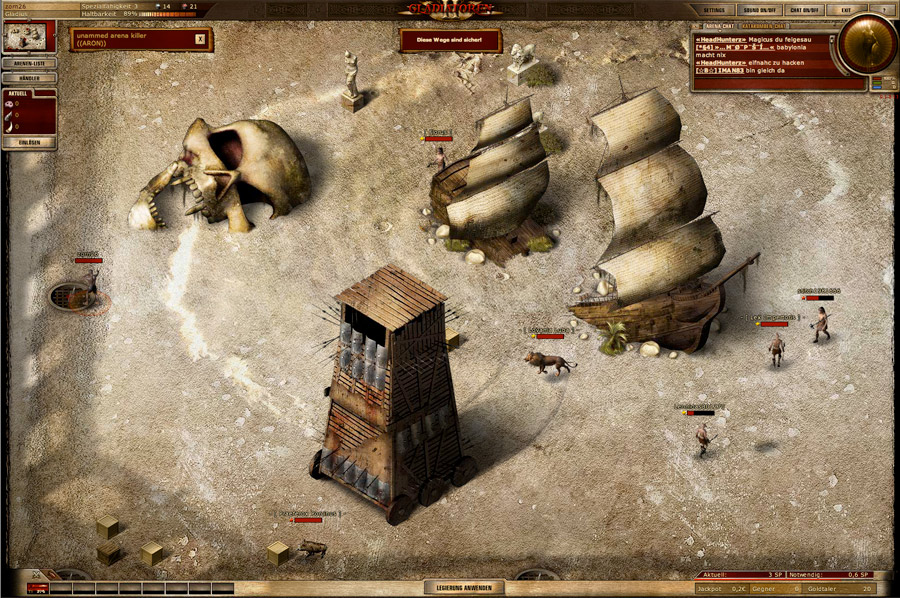The height and width of the screenshot is (598, 900).
Task: Click the Einlösen button
Action: pyautogui.click(x=29, y=143)
